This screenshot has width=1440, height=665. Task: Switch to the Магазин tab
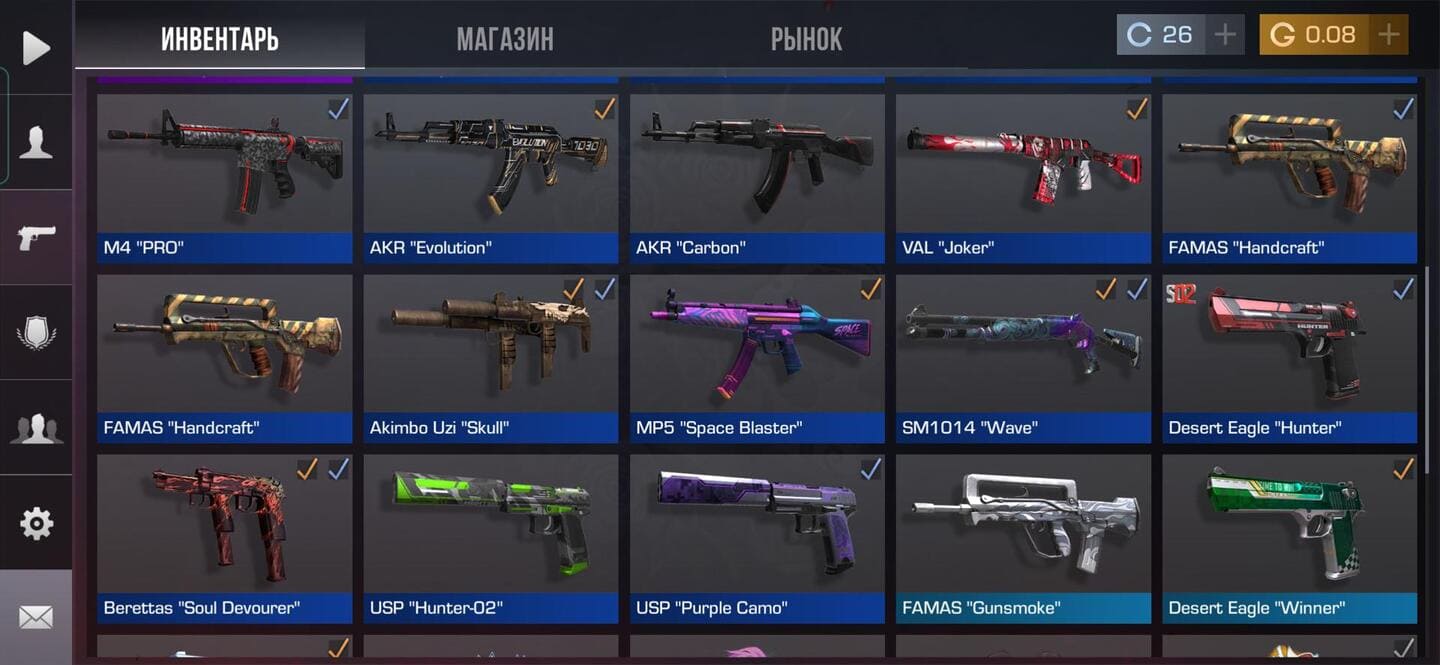tap(505, 39)
